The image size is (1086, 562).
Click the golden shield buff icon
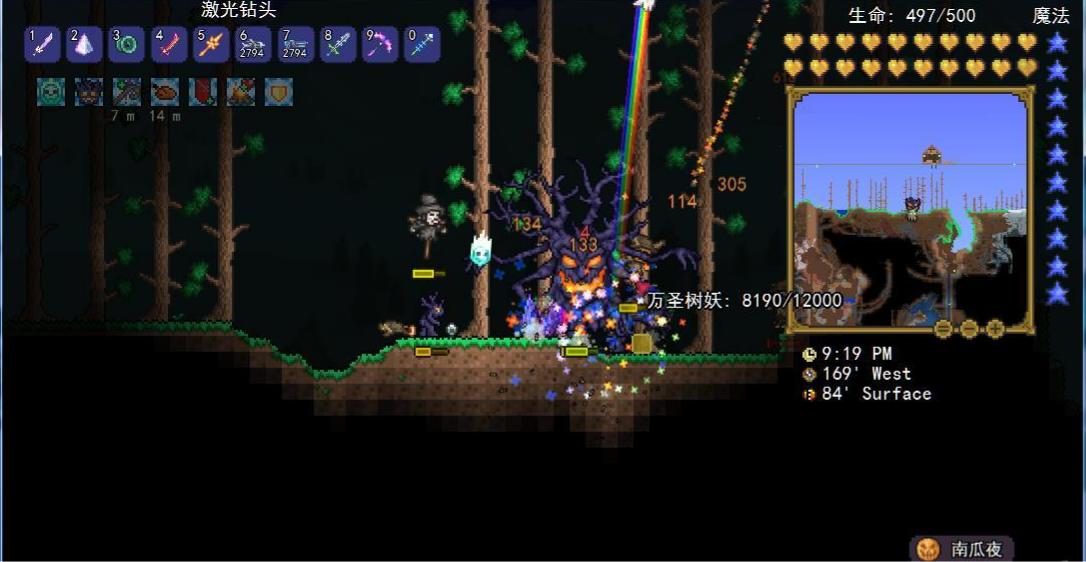[x=278, y=92]
